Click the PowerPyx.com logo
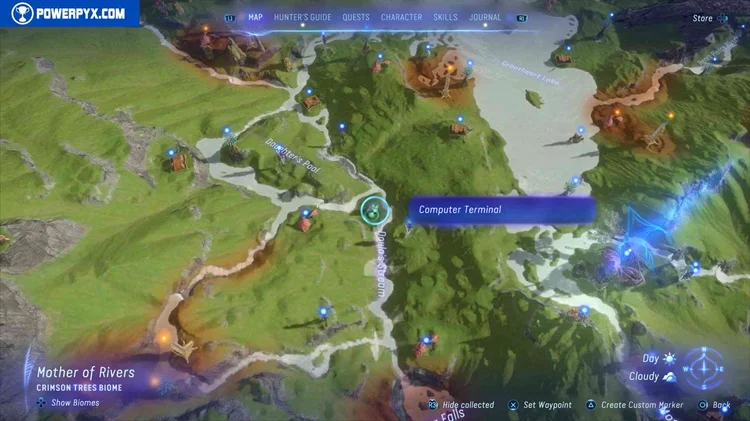750x421 pixels. pyautogui.click(x=69, y=13)
